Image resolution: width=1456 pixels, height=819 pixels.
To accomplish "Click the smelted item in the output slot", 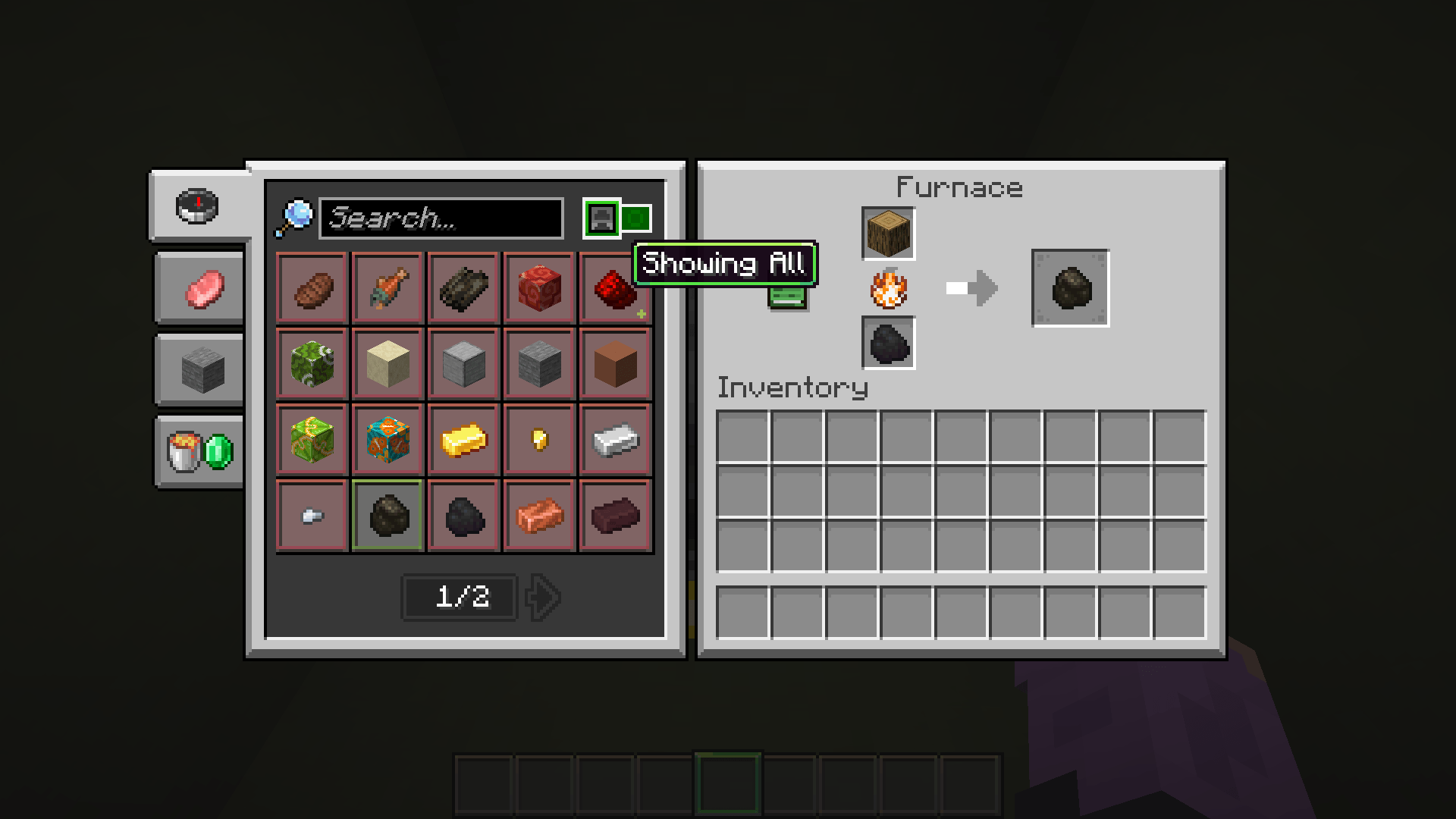I will 1070,289.
